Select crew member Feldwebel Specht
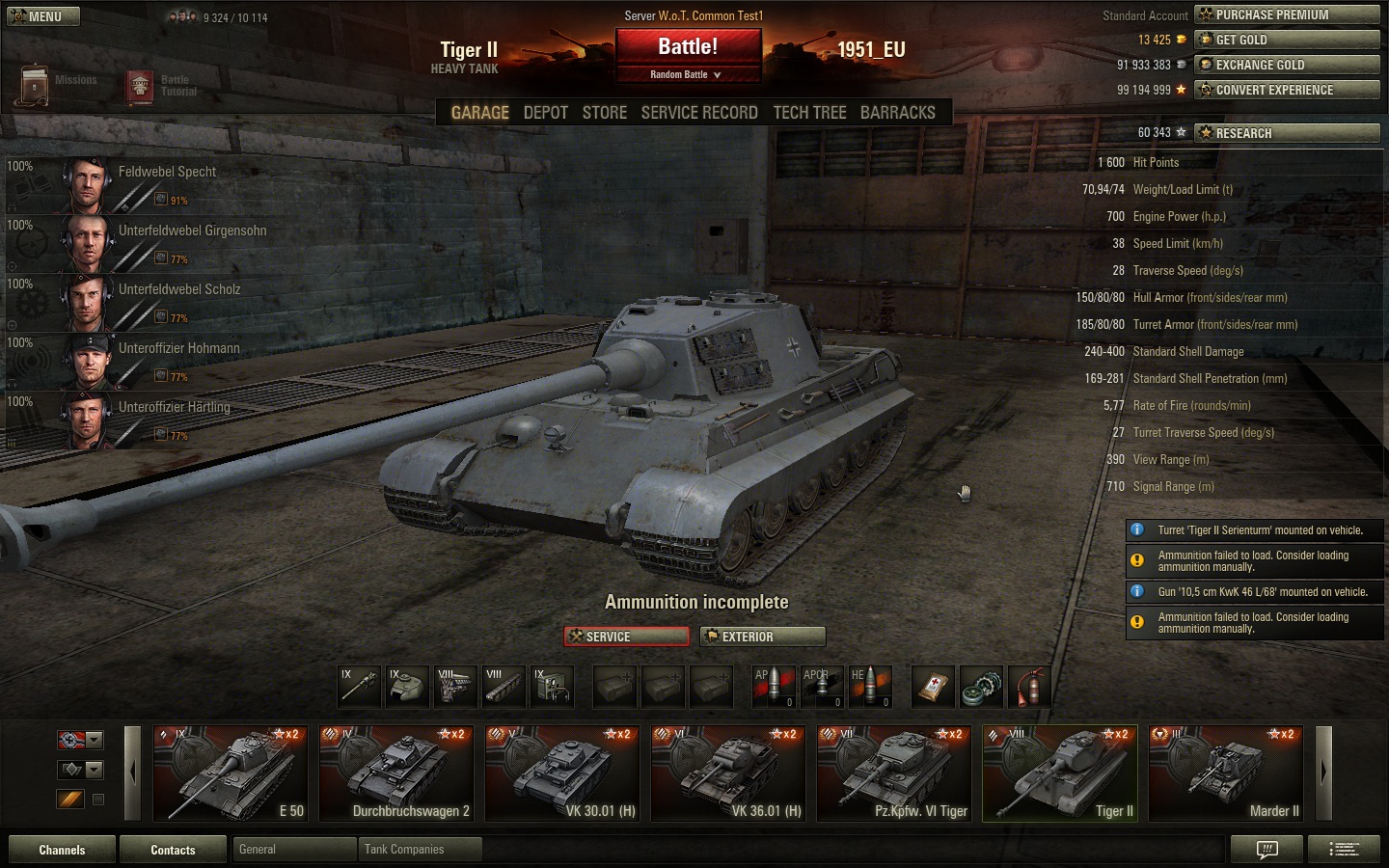Screen dimensions: 1389x868 (x=167, y=172)
